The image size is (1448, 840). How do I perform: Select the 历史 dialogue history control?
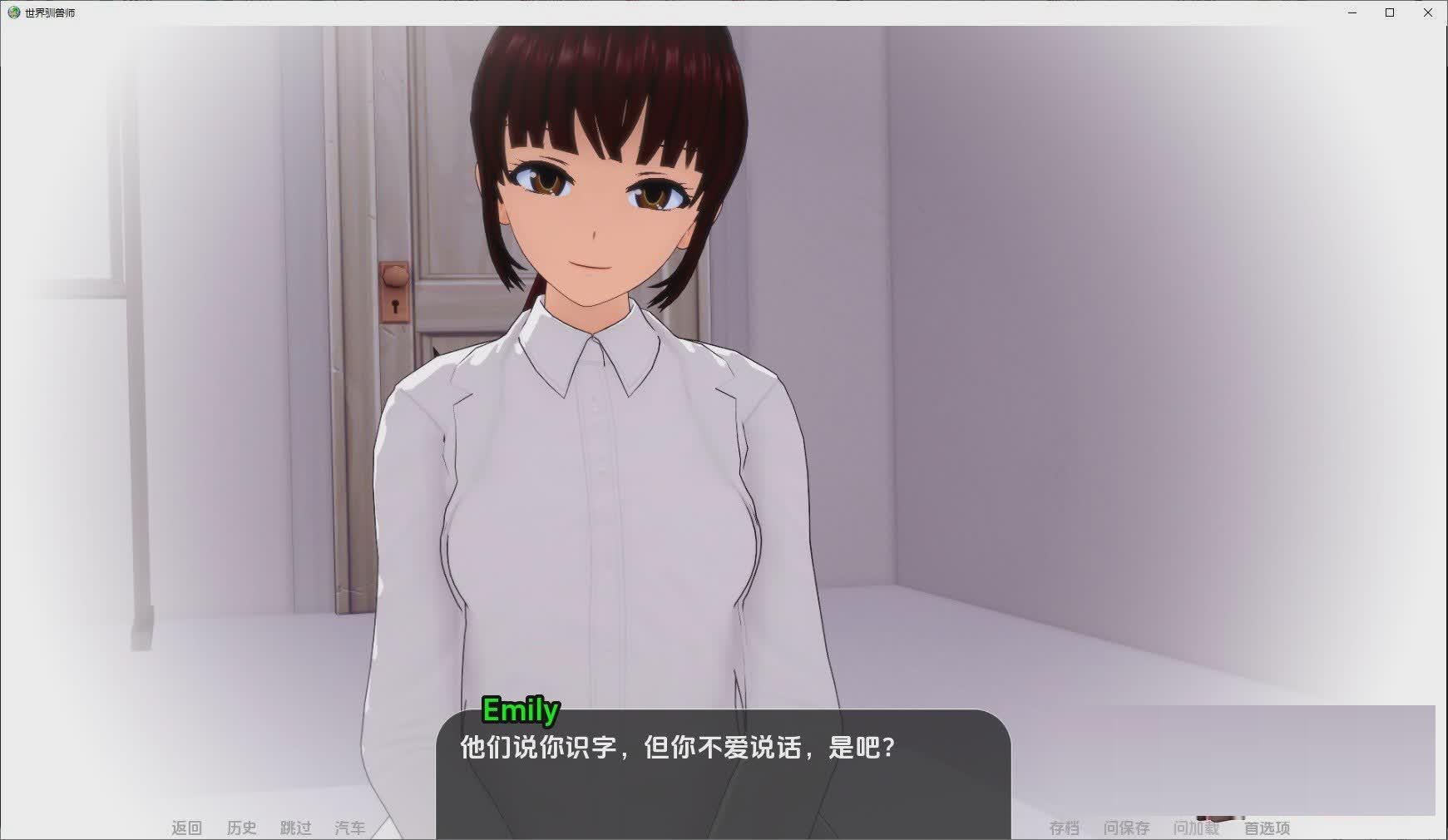241,828
